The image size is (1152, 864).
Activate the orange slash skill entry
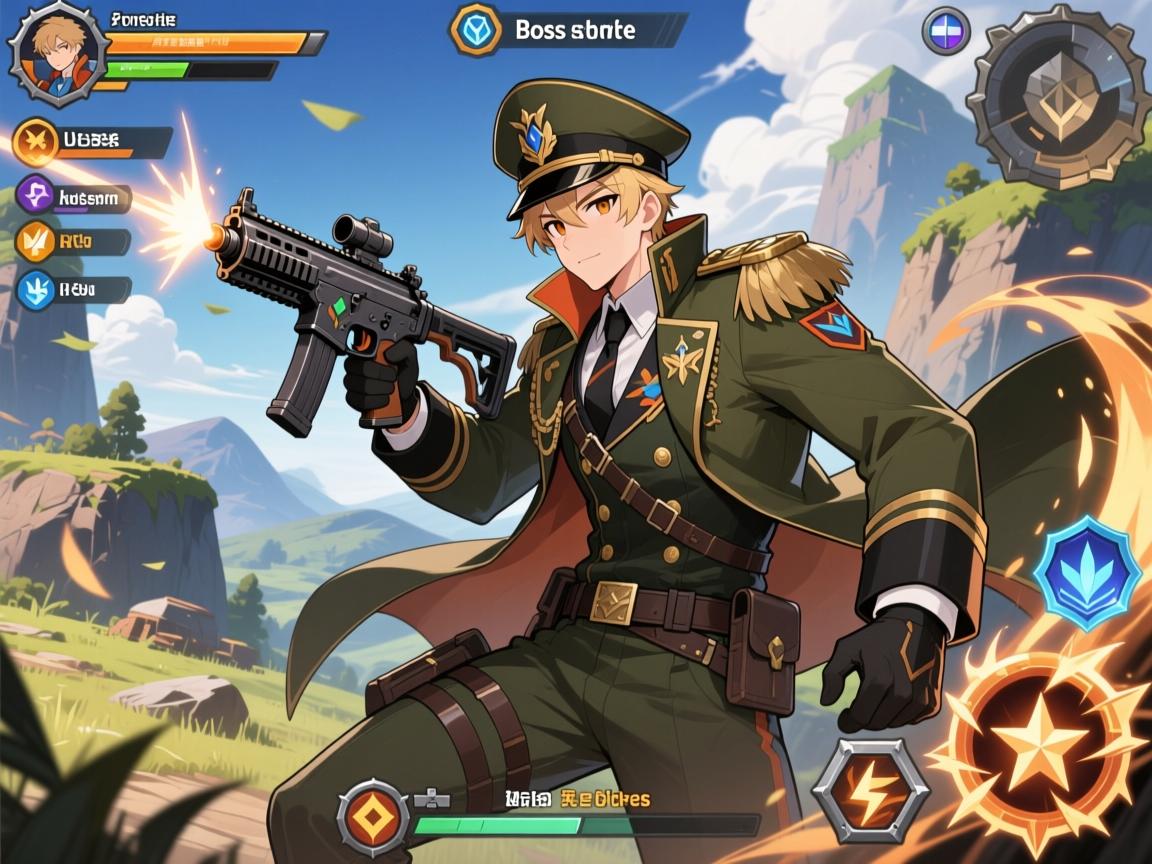pyautogui.click(x=35, y=241)
